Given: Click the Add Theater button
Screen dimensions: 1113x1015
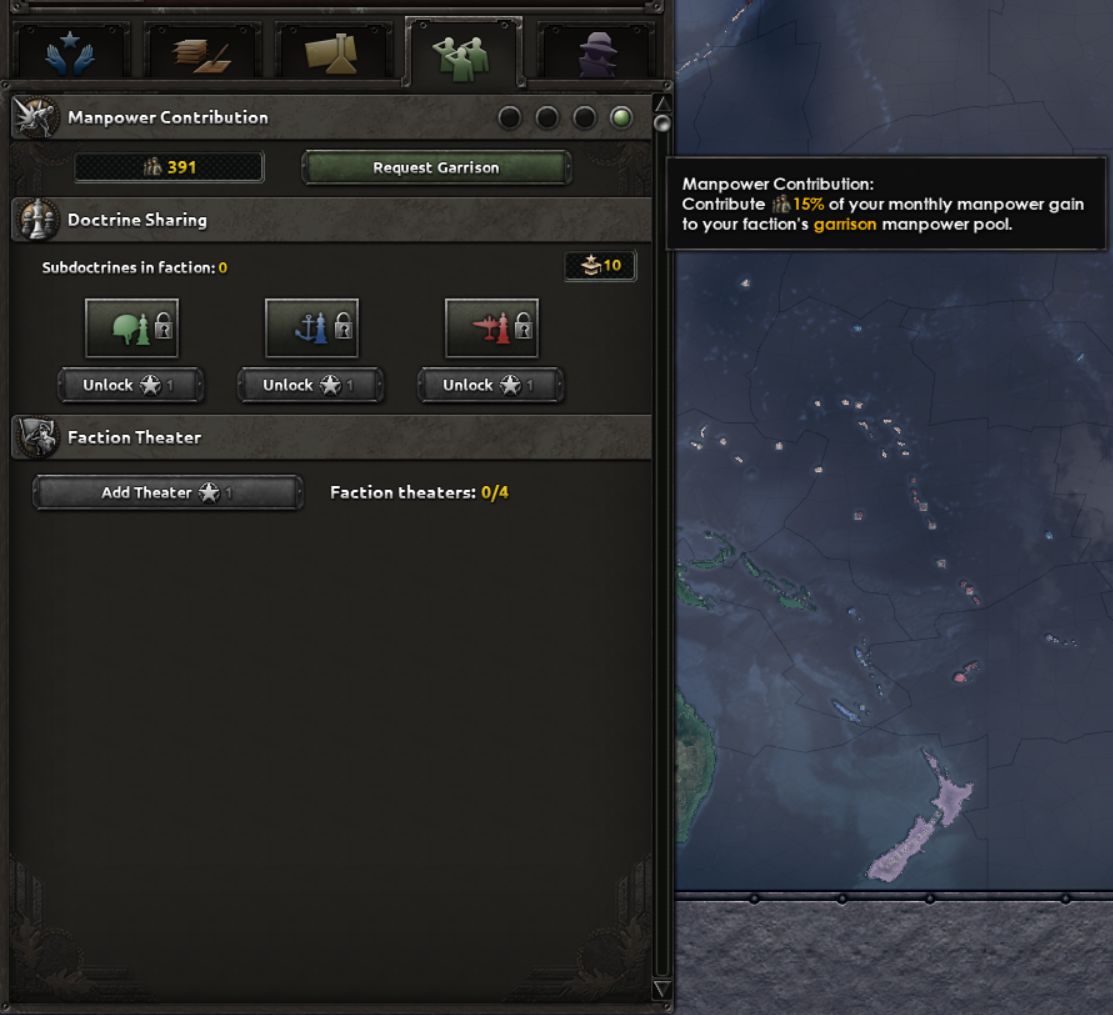Looking at the screenshot, I should pos(167,493).
